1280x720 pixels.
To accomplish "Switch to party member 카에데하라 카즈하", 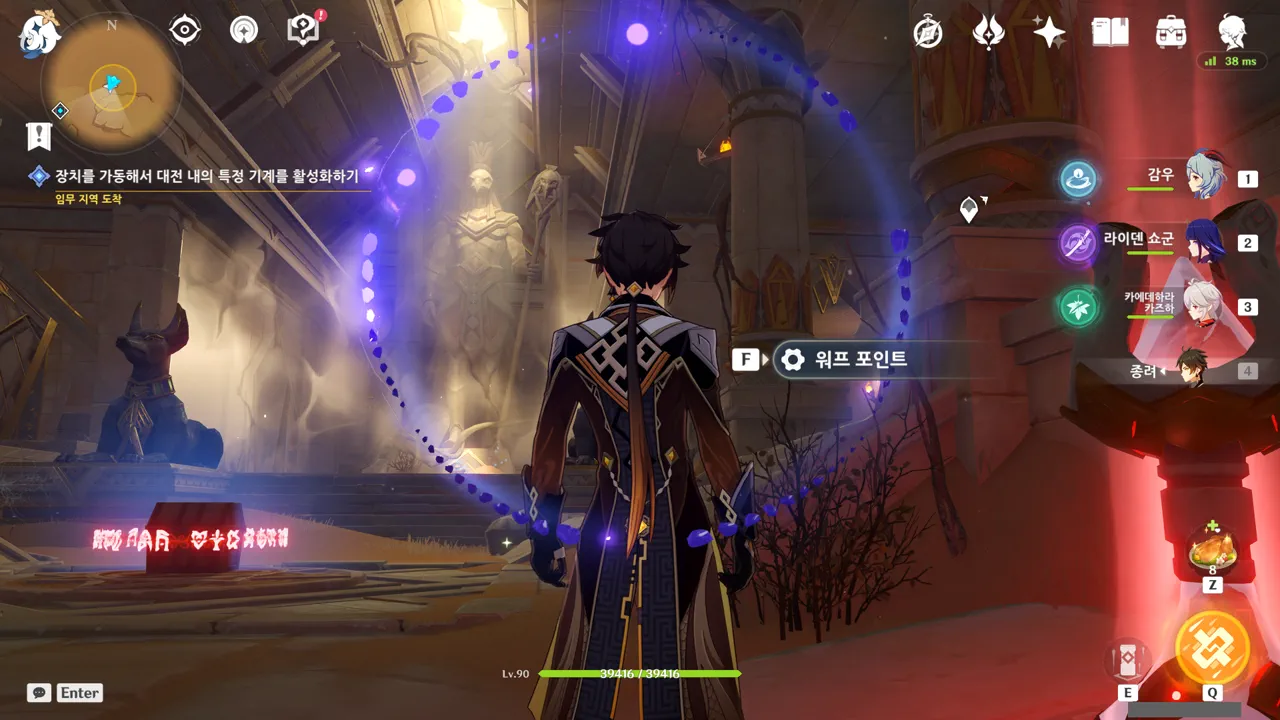I will pos(1205,306).
